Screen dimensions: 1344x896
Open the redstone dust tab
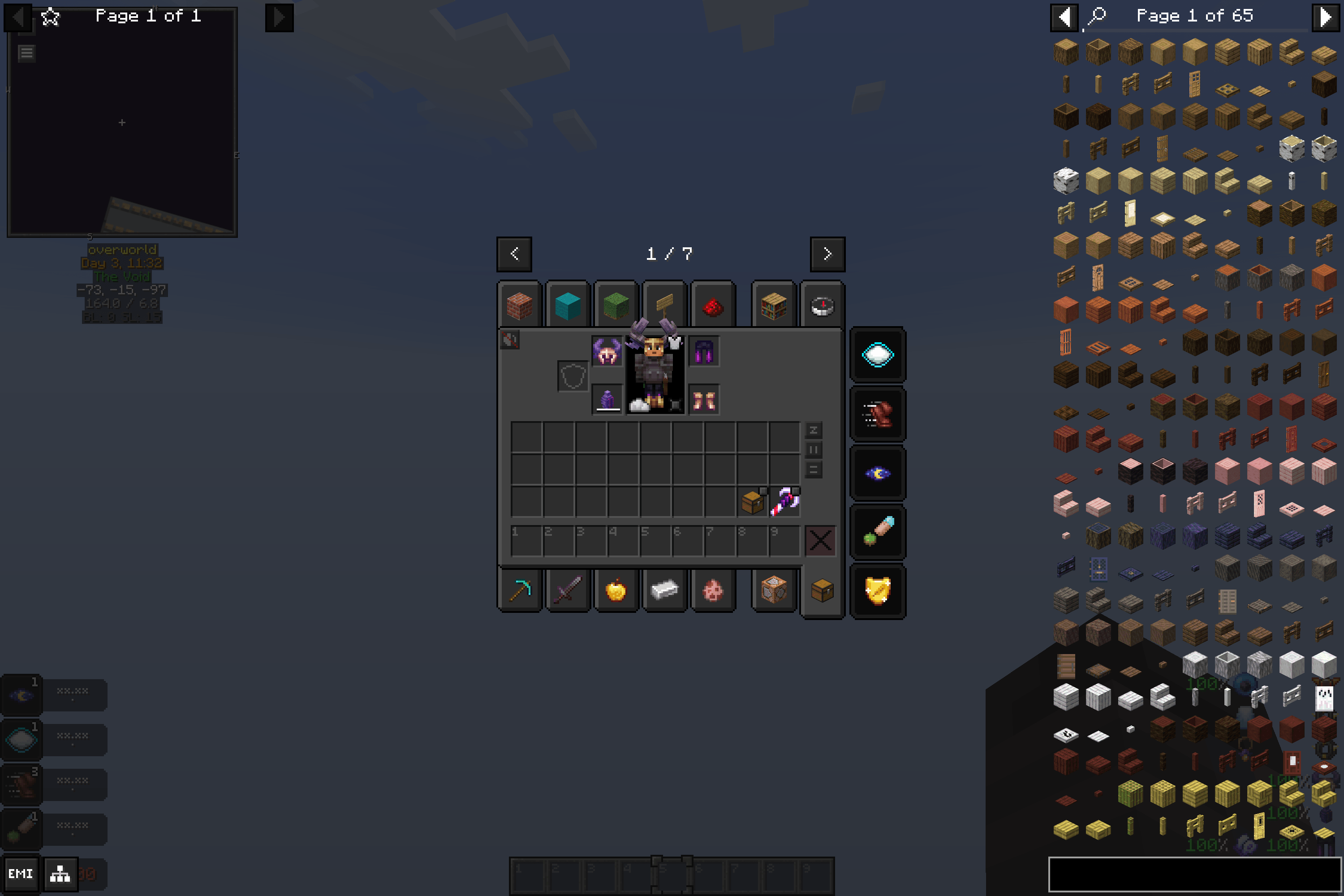pyautogui.click(x=714, y=305)
